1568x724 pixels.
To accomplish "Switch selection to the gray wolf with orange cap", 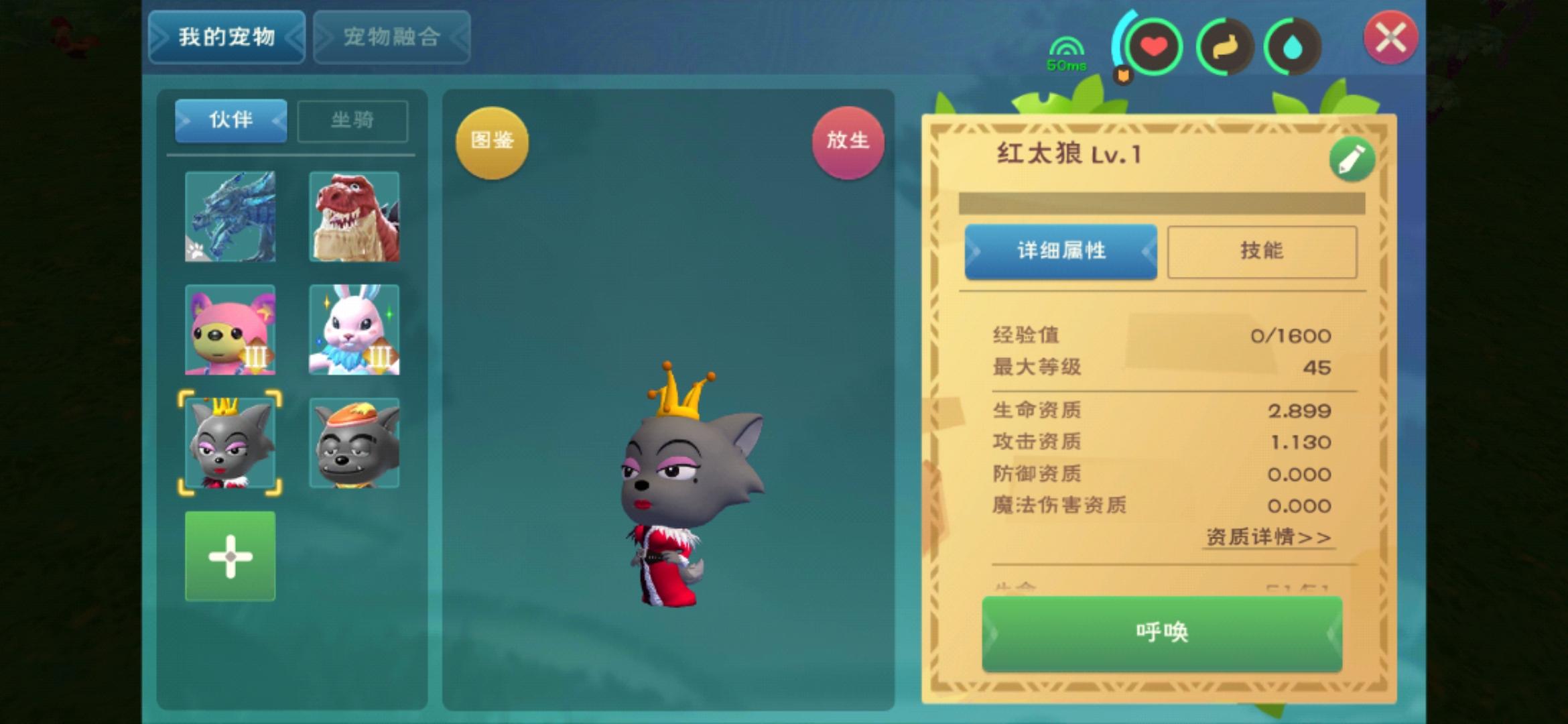I will point(354,442).
